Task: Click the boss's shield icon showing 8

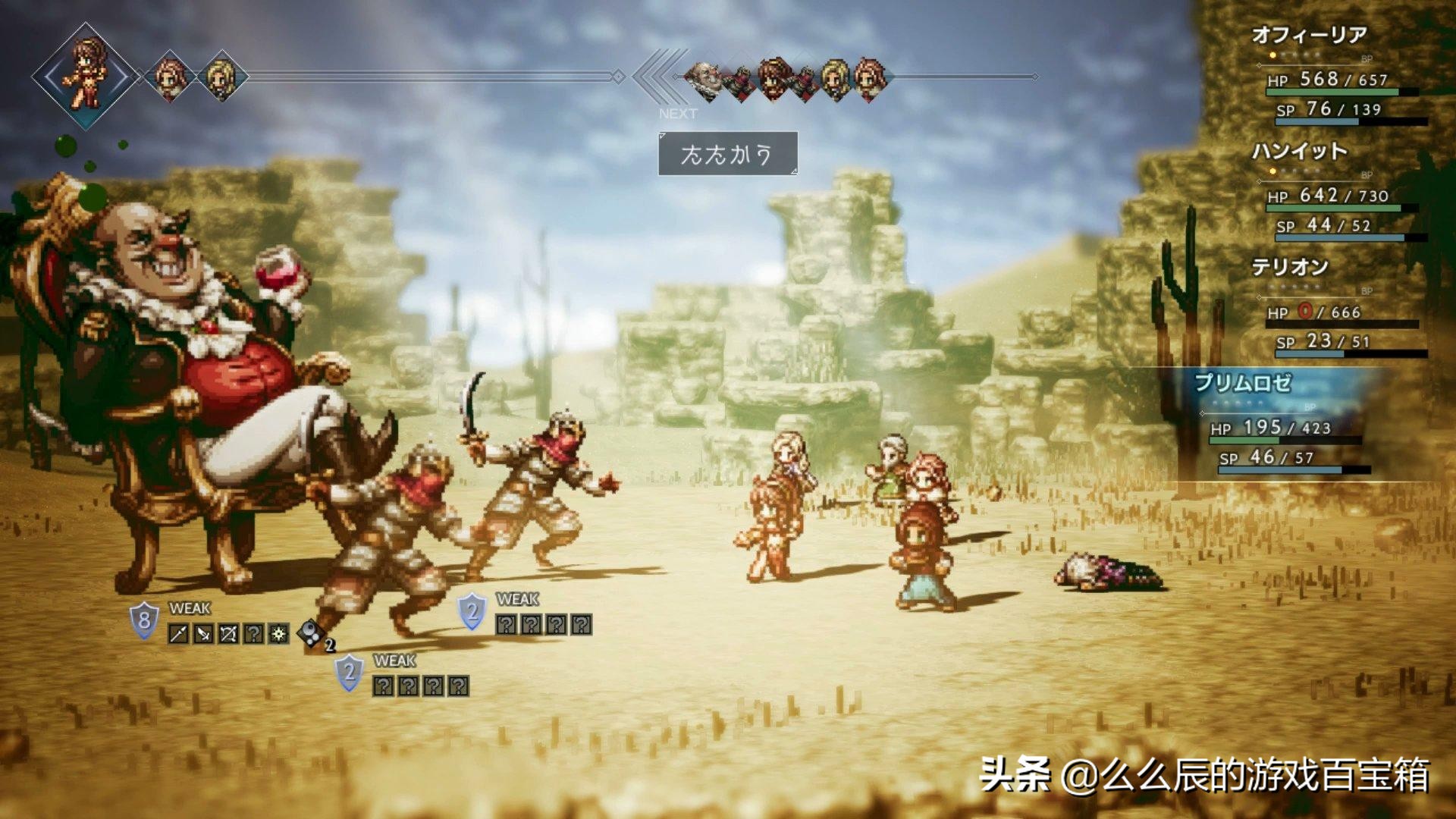Action: click(144, 621)
